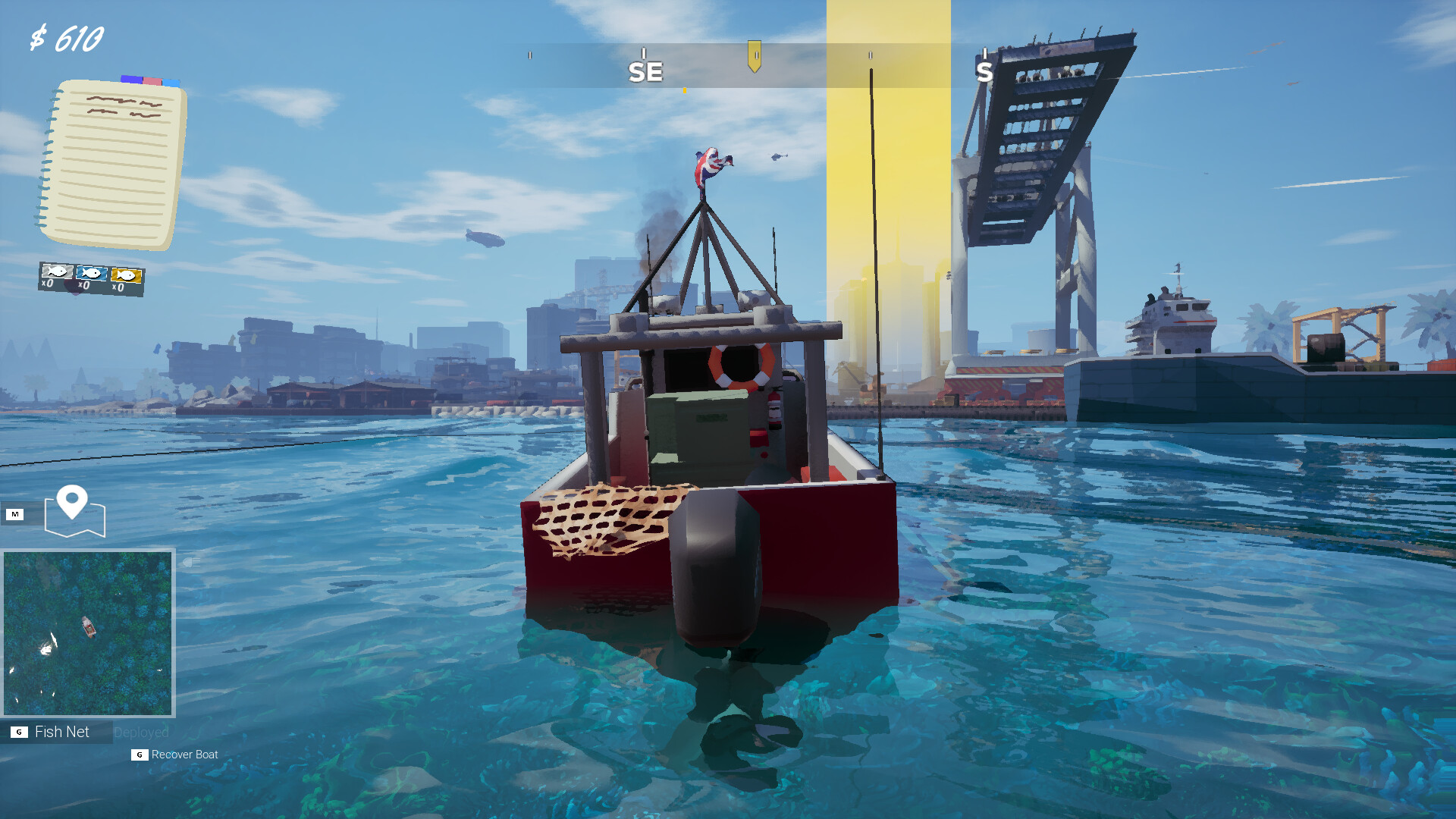Click the net indicator icon beside the minimap

pyautogui.click(x=191, y=563)
